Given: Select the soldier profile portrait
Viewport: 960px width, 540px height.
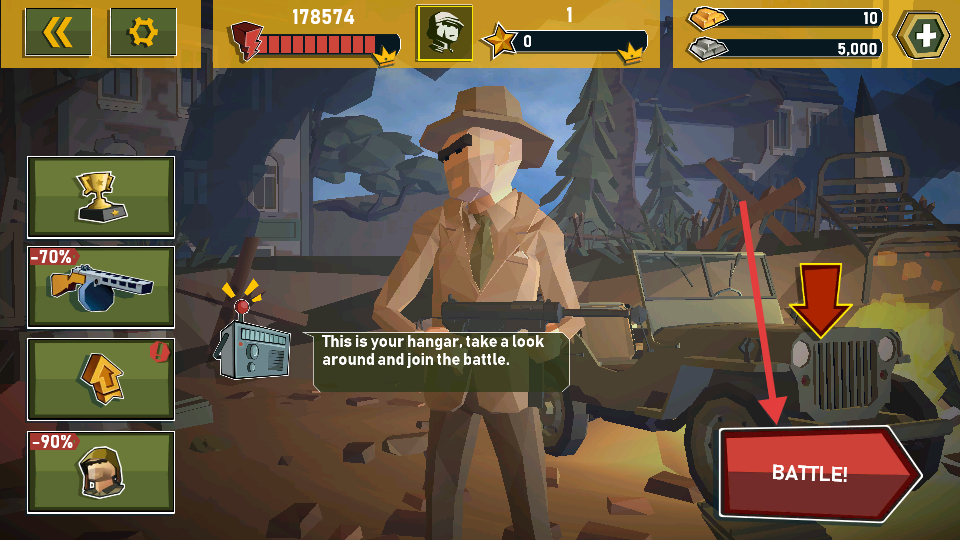Looking at the screenshot, I should coord(444,33).
